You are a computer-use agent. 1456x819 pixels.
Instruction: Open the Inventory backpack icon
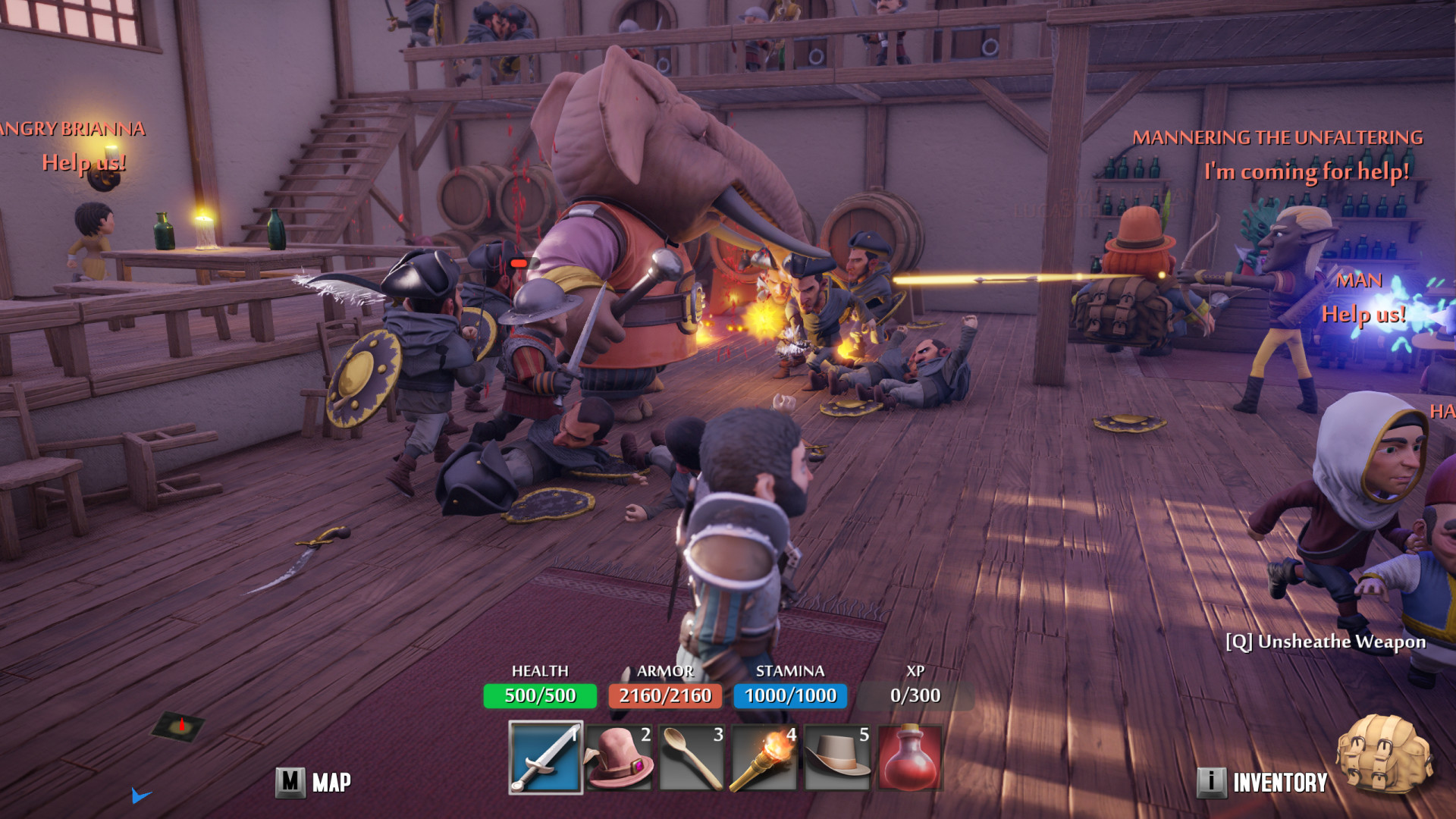(x=1384, y=755)
